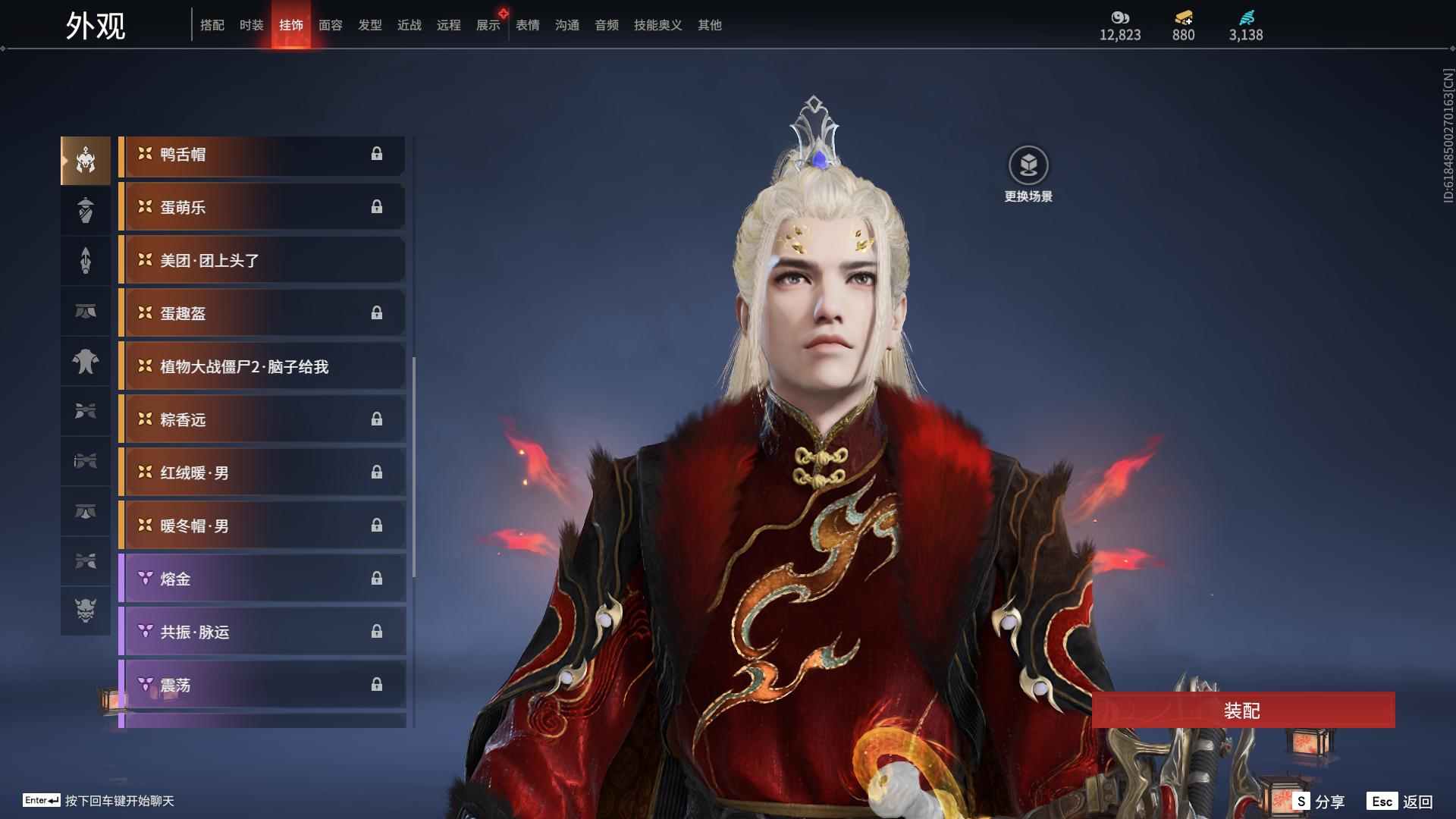Image resolution: width=1456 pixels, height=819 pixels.
Task: Open the 展示 menu with red badge
Action: click(x=488, y=25)
